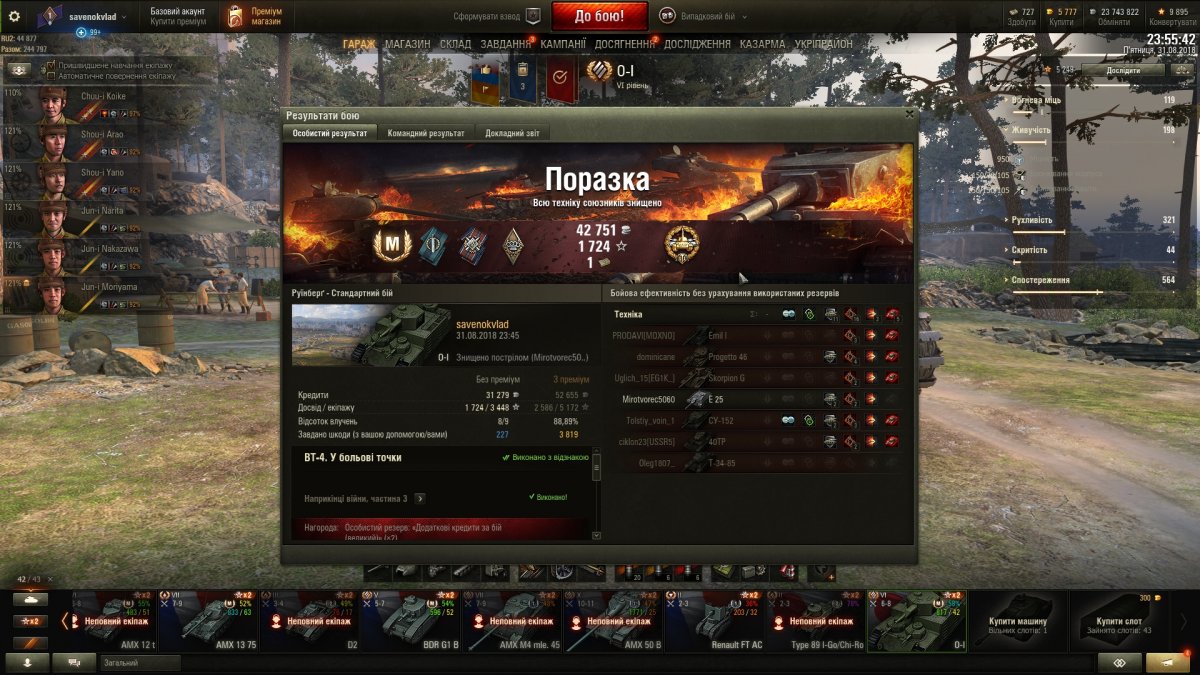Open the Преміум магазин
Viewport: 1200px width, 675px height.
click(255, 16)
